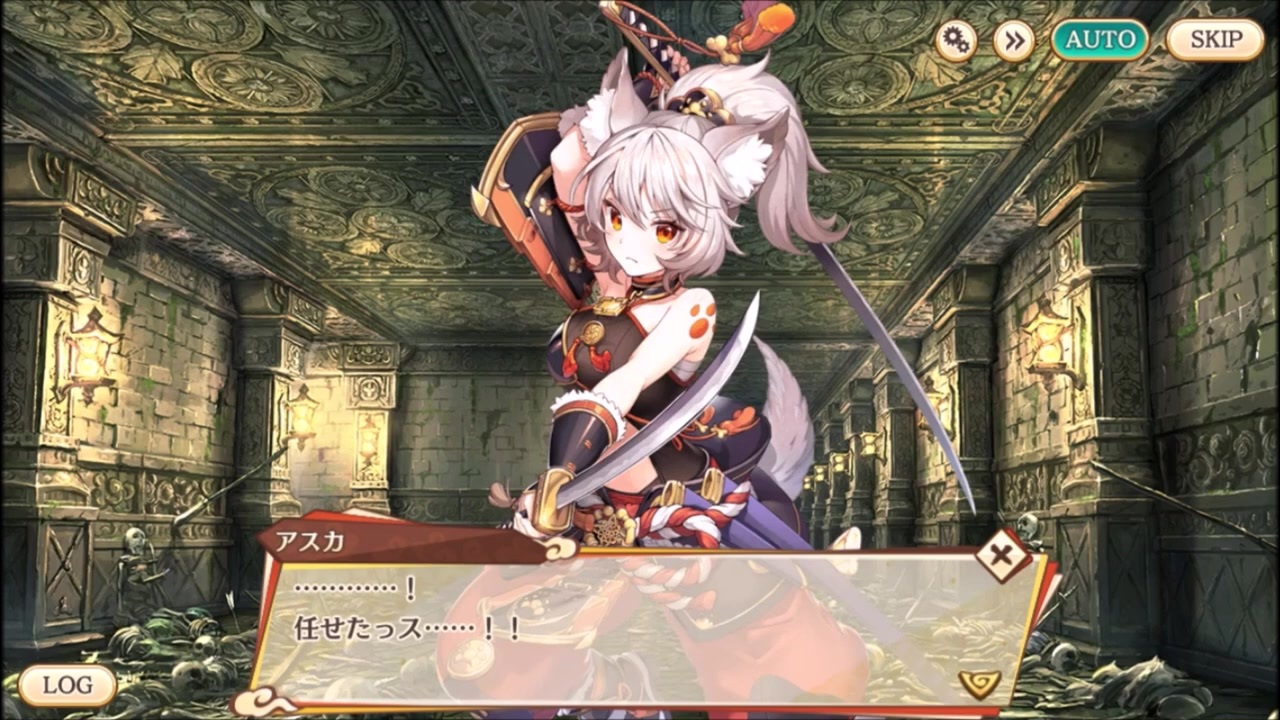Enable AUTO playback mode
Image resolution: width=1280 pixels, height=720 pixels.
(x=1099, y=40)
